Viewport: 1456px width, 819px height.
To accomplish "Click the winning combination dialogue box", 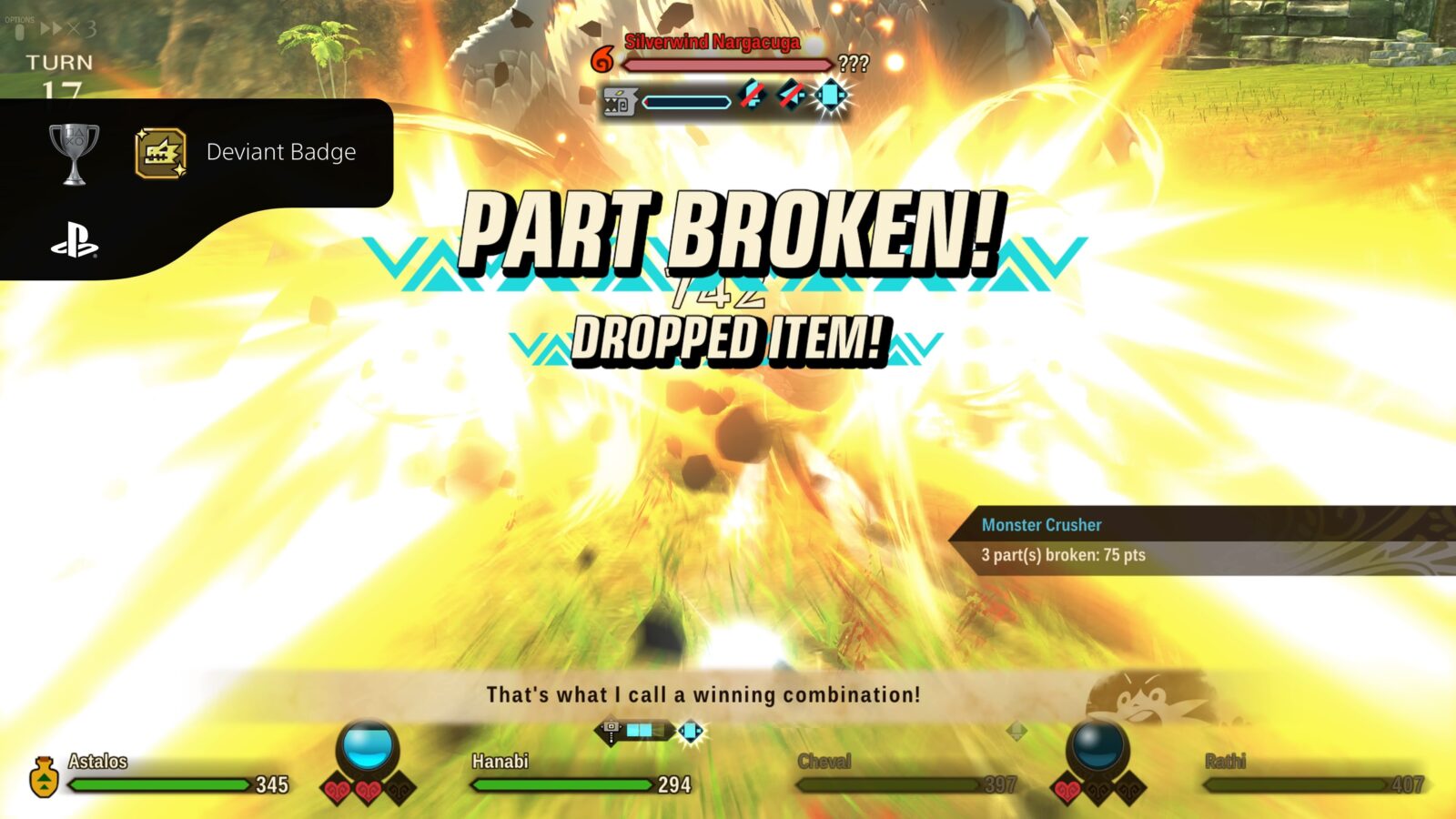I will click(x=703, y=695).
